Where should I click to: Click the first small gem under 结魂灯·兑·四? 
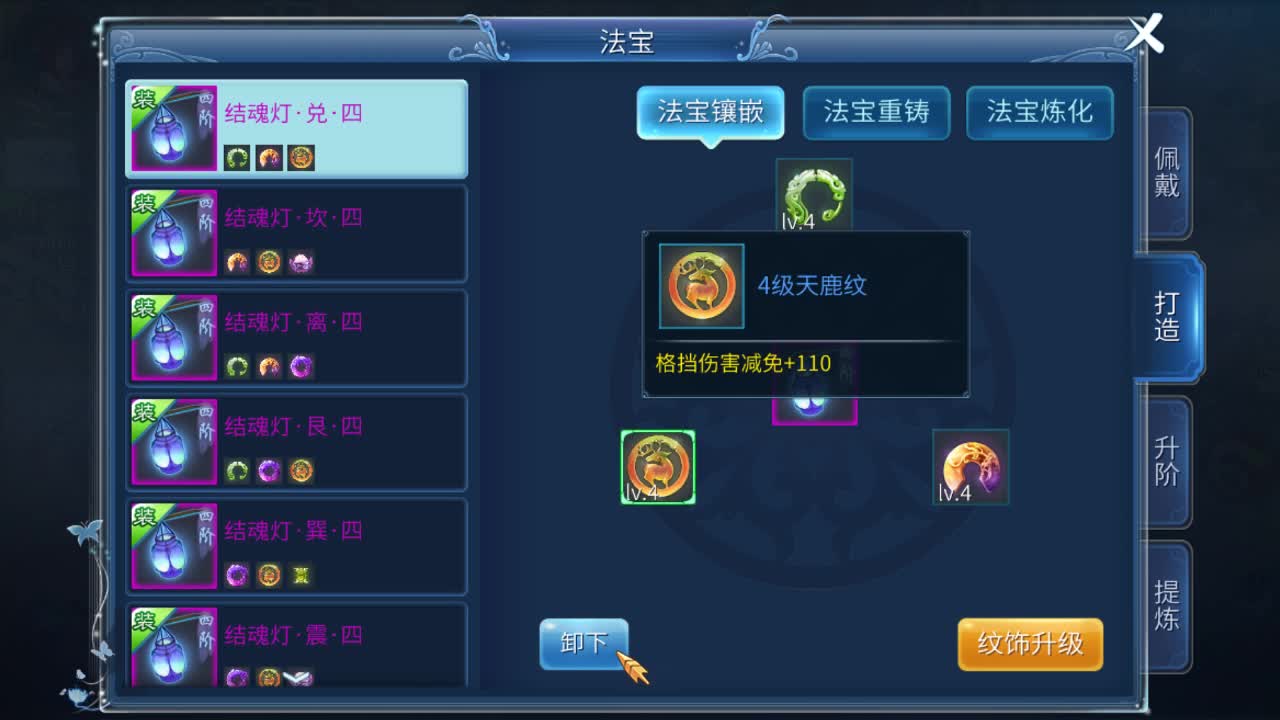[x=237, y=158]
